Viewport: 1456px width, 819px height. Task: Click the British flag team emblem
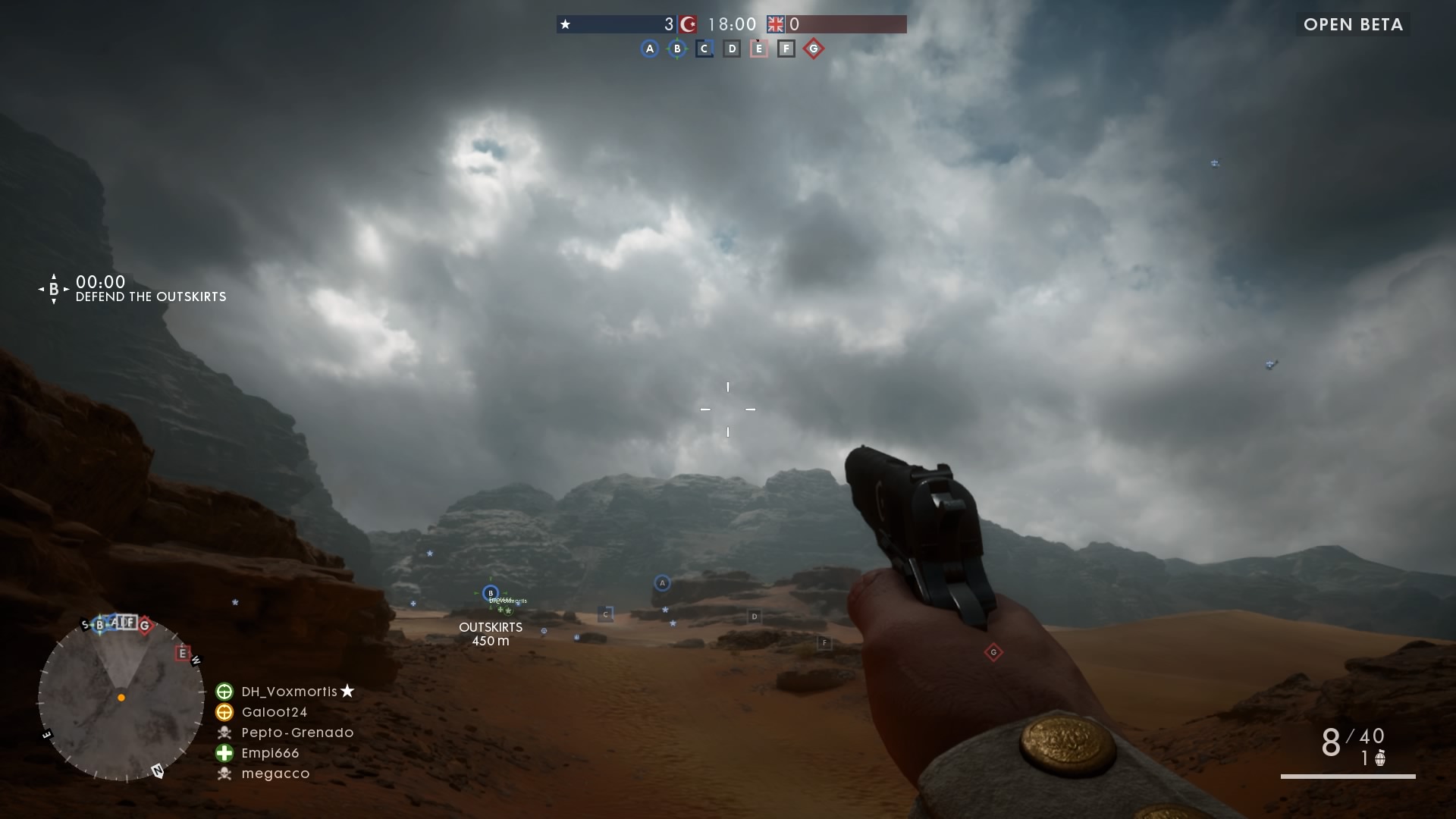[775, 24]
